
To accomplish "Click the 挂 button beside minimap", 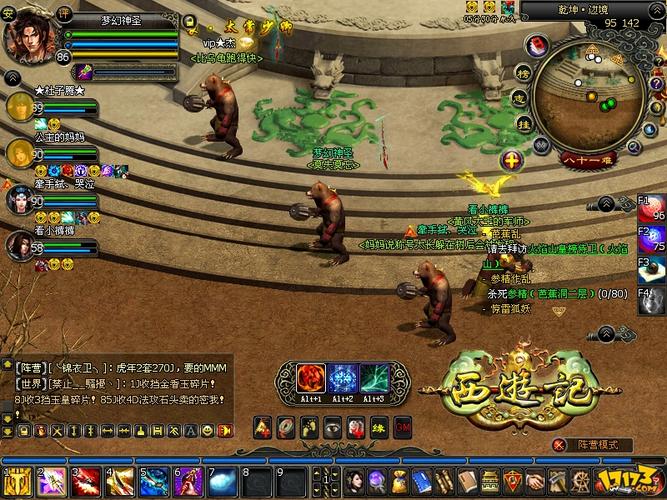I will [x=522, y=121].
